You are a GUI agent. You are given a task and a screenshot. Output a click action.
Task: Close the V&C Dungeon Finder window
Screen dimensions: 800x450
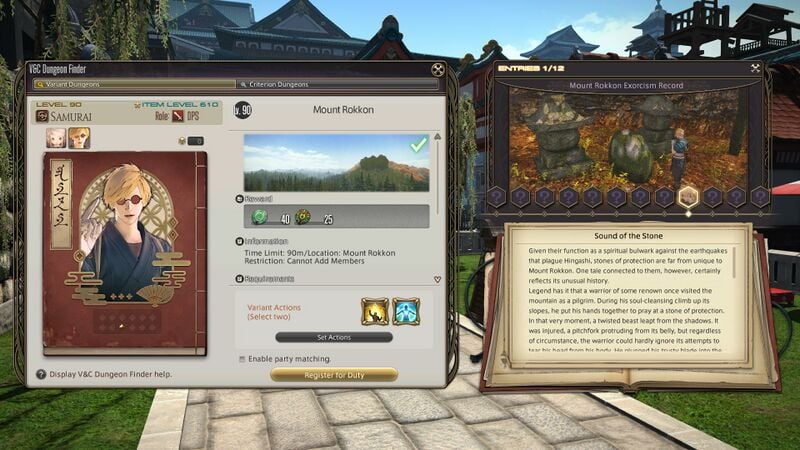pos(437,70)
